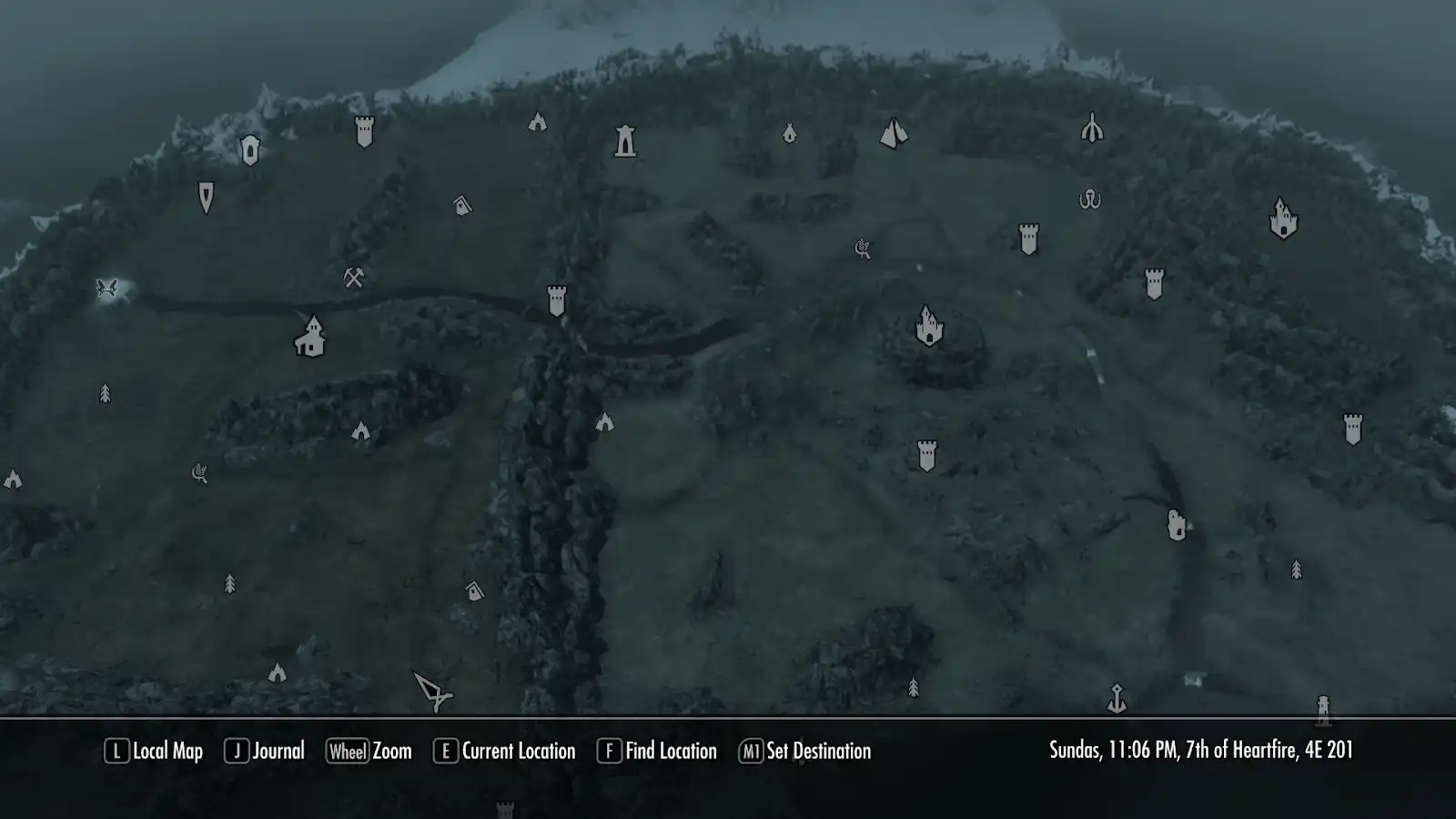
Task: Select the narrow pointed shield marker
Action: click(x=207, y=197)
